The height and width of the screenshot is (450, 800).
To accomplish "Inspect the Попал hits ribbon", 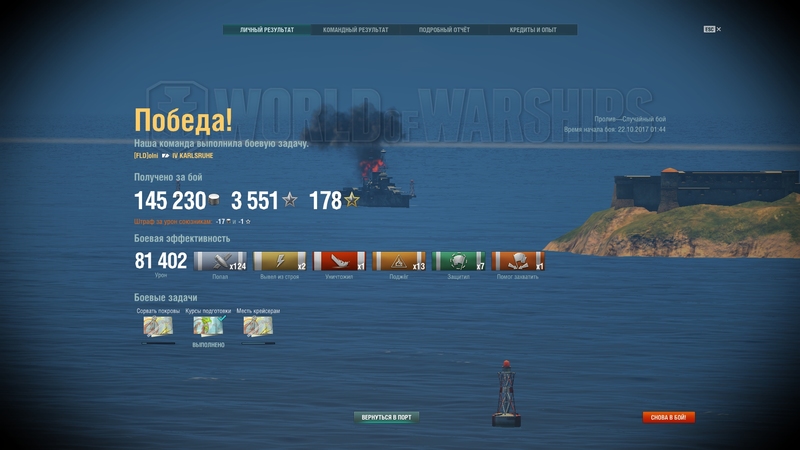I will [x=220, y=262].
